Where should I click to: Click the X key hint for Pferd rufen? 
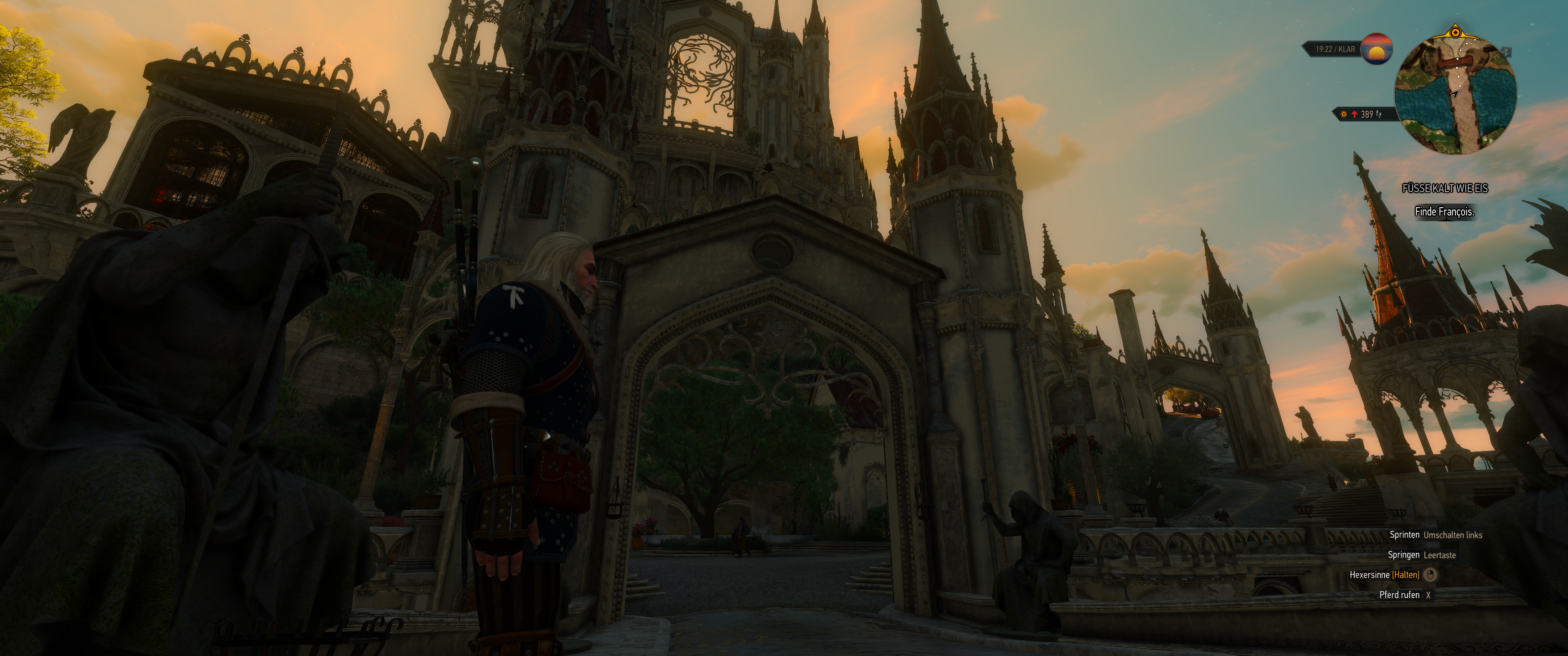coord(1429,597)
